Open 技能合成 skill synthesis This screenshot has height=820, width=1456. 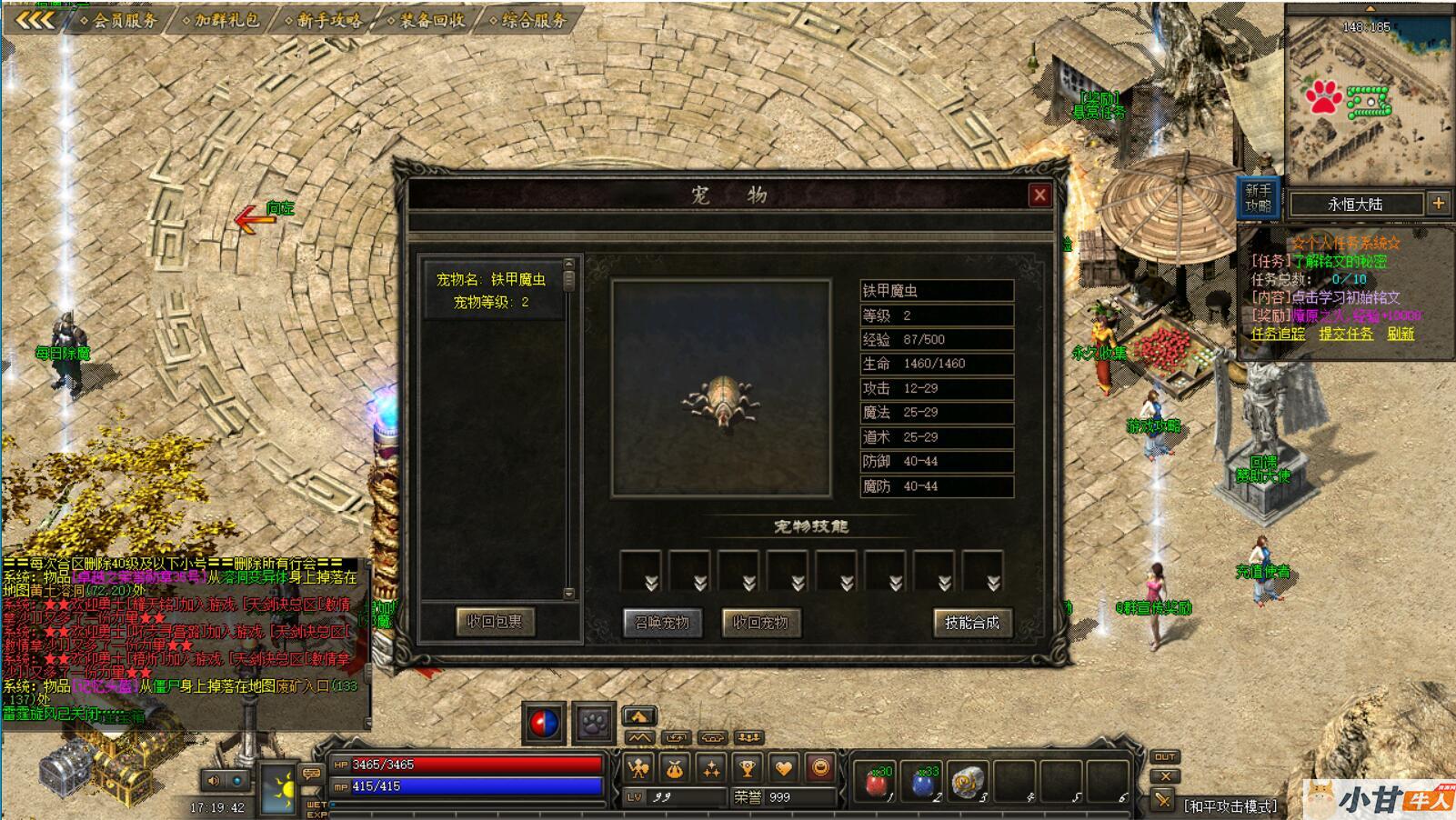click(x=971, y=623)
